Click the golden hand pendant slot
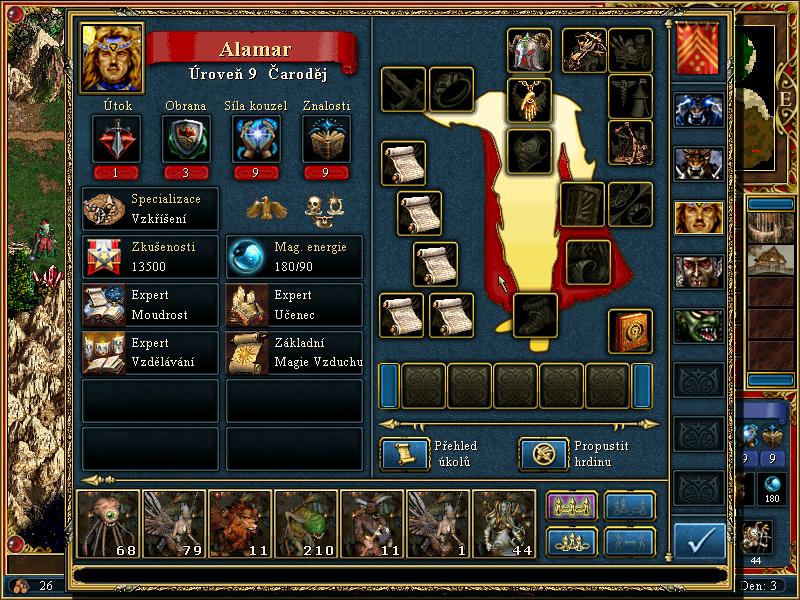The width and height of the screenshot is (800, 600). click(529, 99)
